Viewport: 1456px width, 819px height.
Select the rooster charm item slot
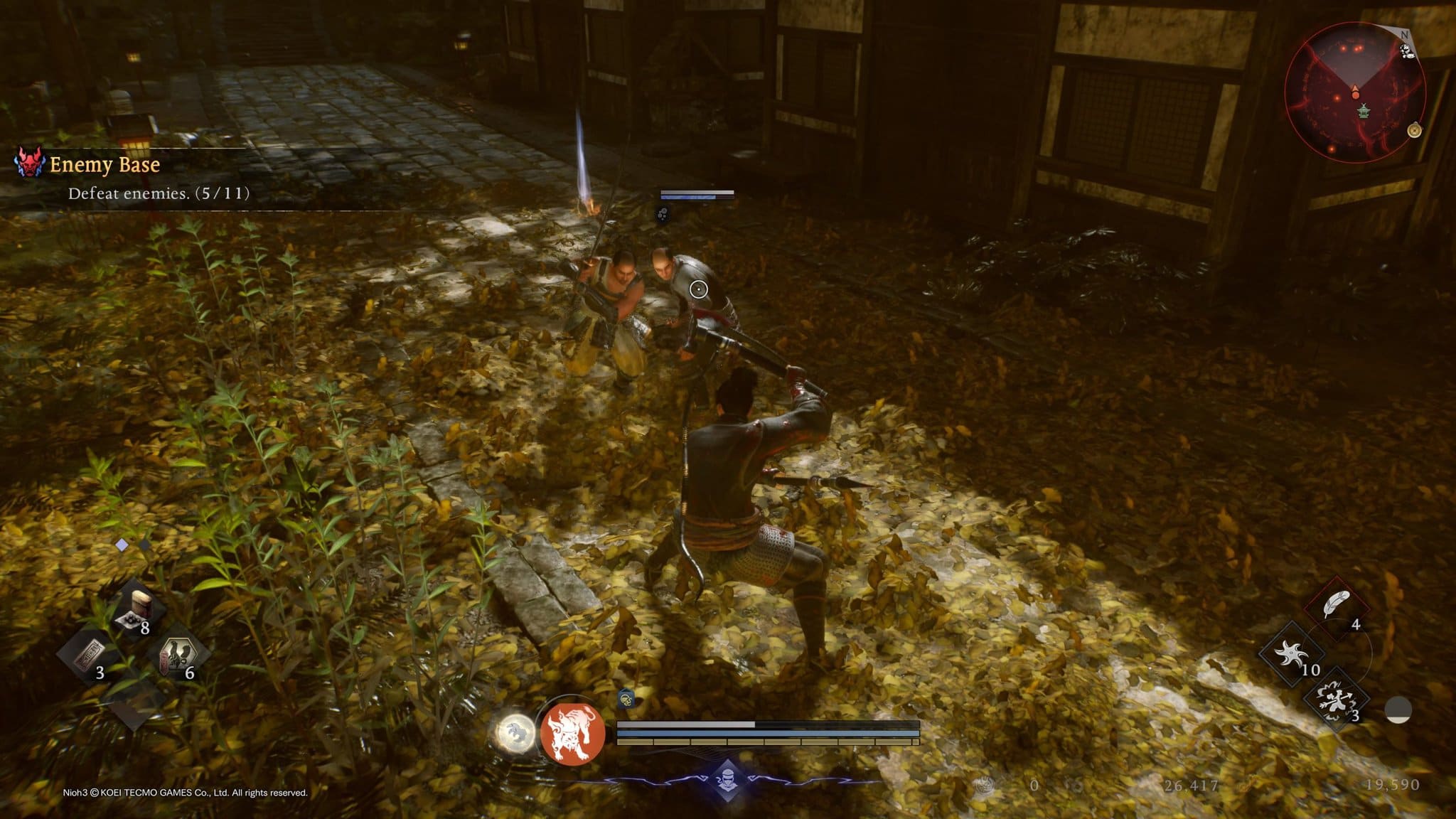pyautogui.click(x=176, y=655)
